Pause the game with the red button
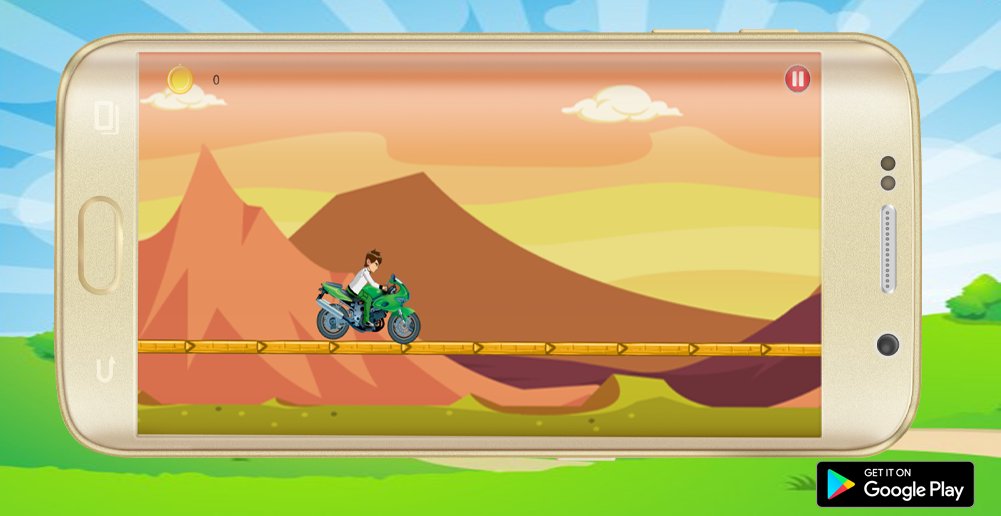 797,79
